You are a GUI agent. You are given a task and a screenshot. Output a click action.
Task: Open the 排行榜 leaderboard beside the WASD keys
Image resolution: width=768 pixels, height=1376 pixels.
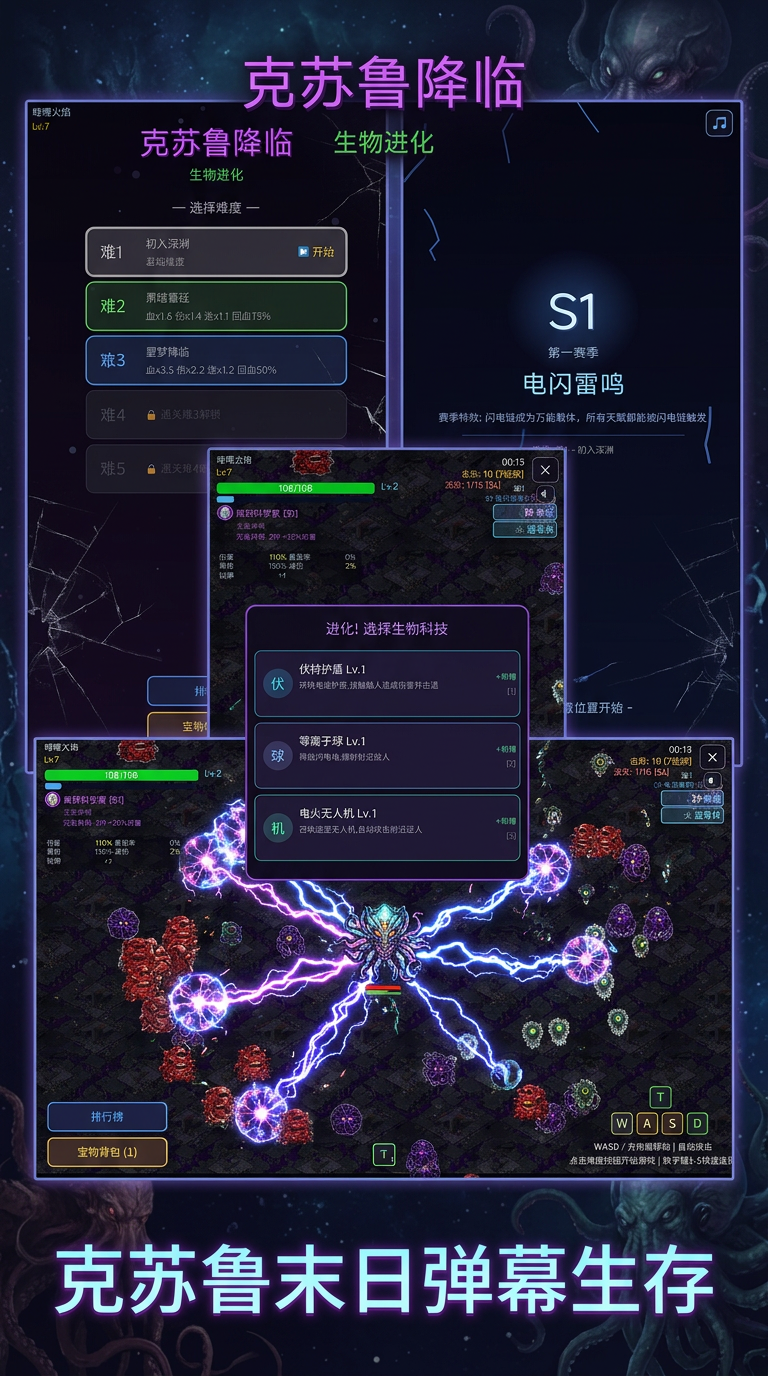107,1116
